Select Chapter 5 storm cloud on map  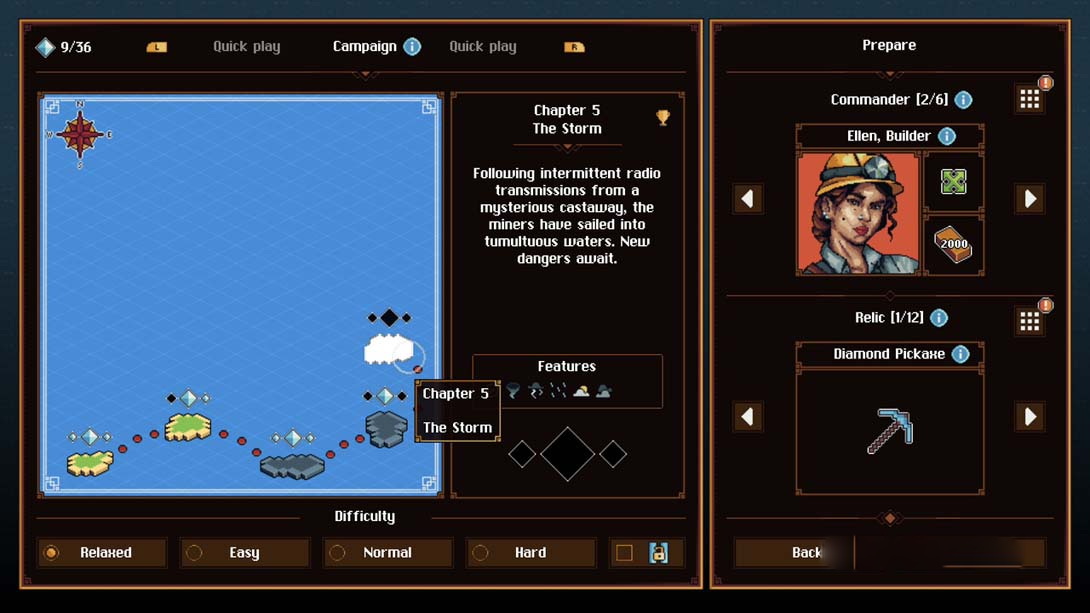(x=389, y=349)
